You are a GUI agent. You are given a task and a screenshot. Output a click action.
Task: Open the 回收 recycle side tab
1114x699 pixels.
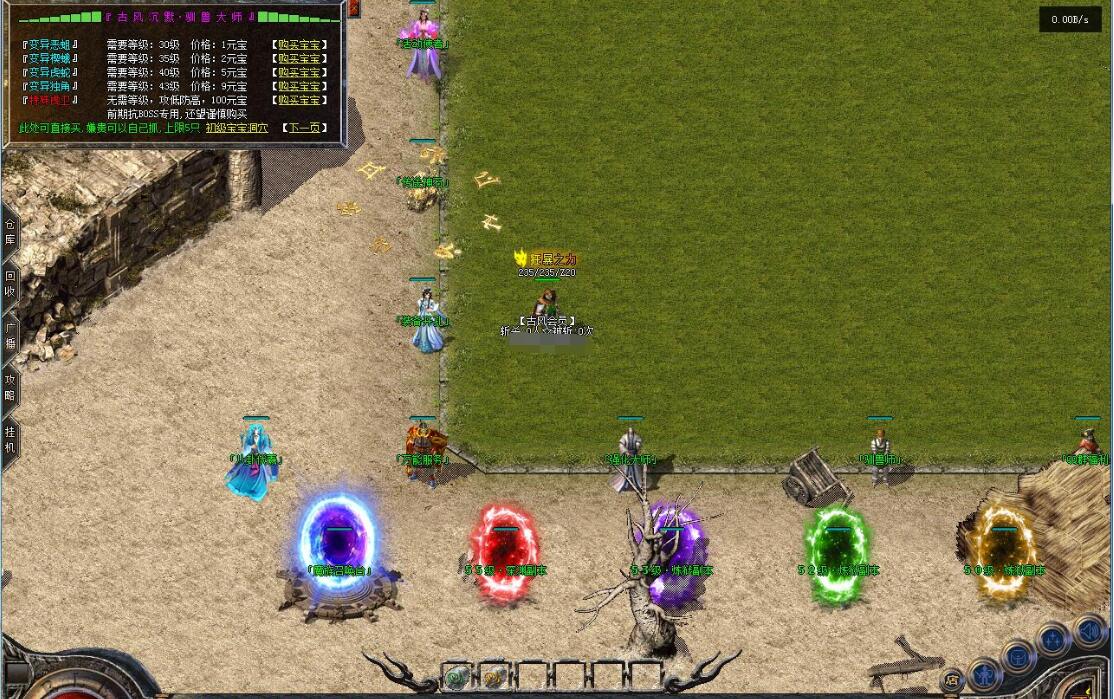(x=10, y=284)
